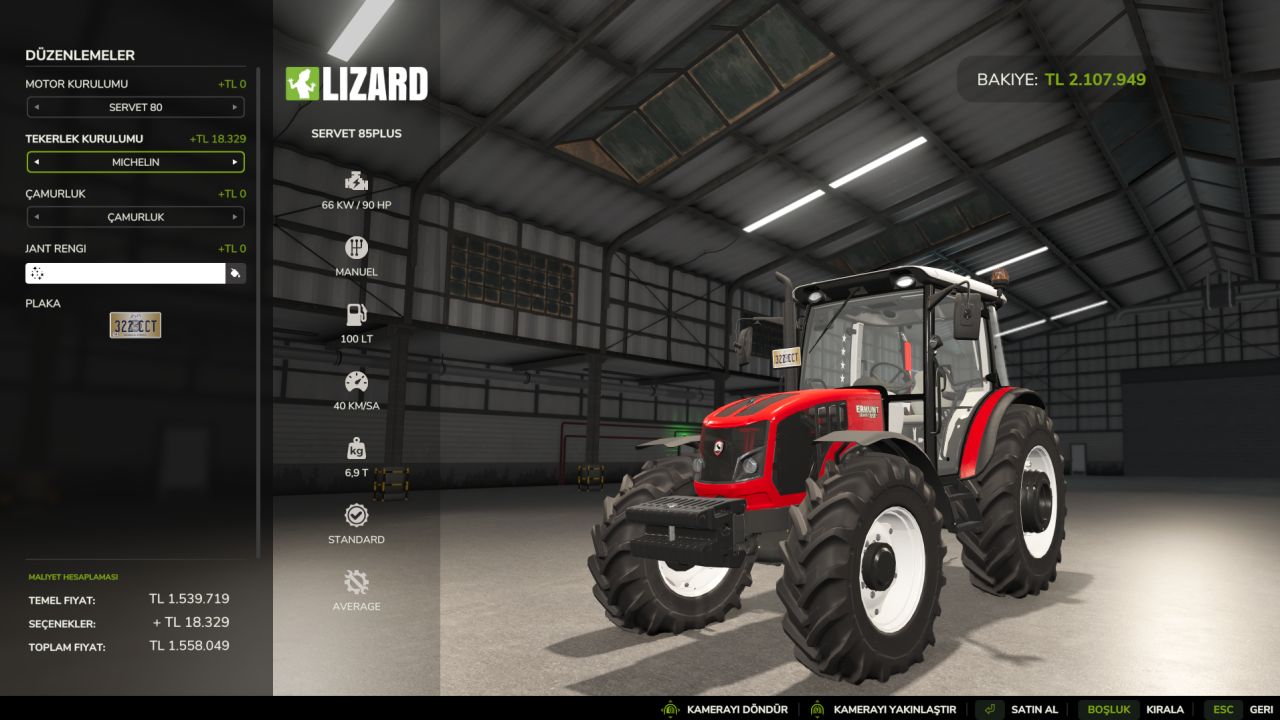Open the paint bucket color tool for JANT RENGI
Image resolution: width=1280 pixels, height=720 pixels.
pyautogui.click(x=236, y=272)
